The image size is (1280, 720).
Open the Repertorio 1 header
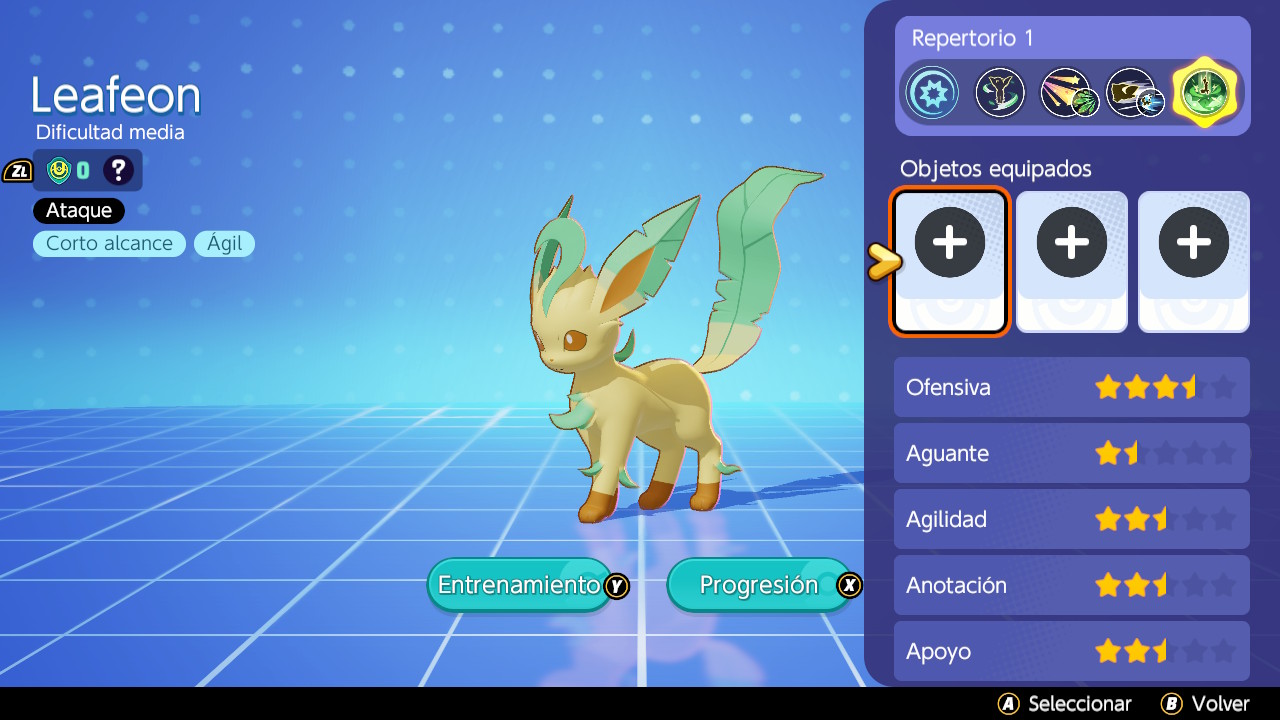pos(971,38)
